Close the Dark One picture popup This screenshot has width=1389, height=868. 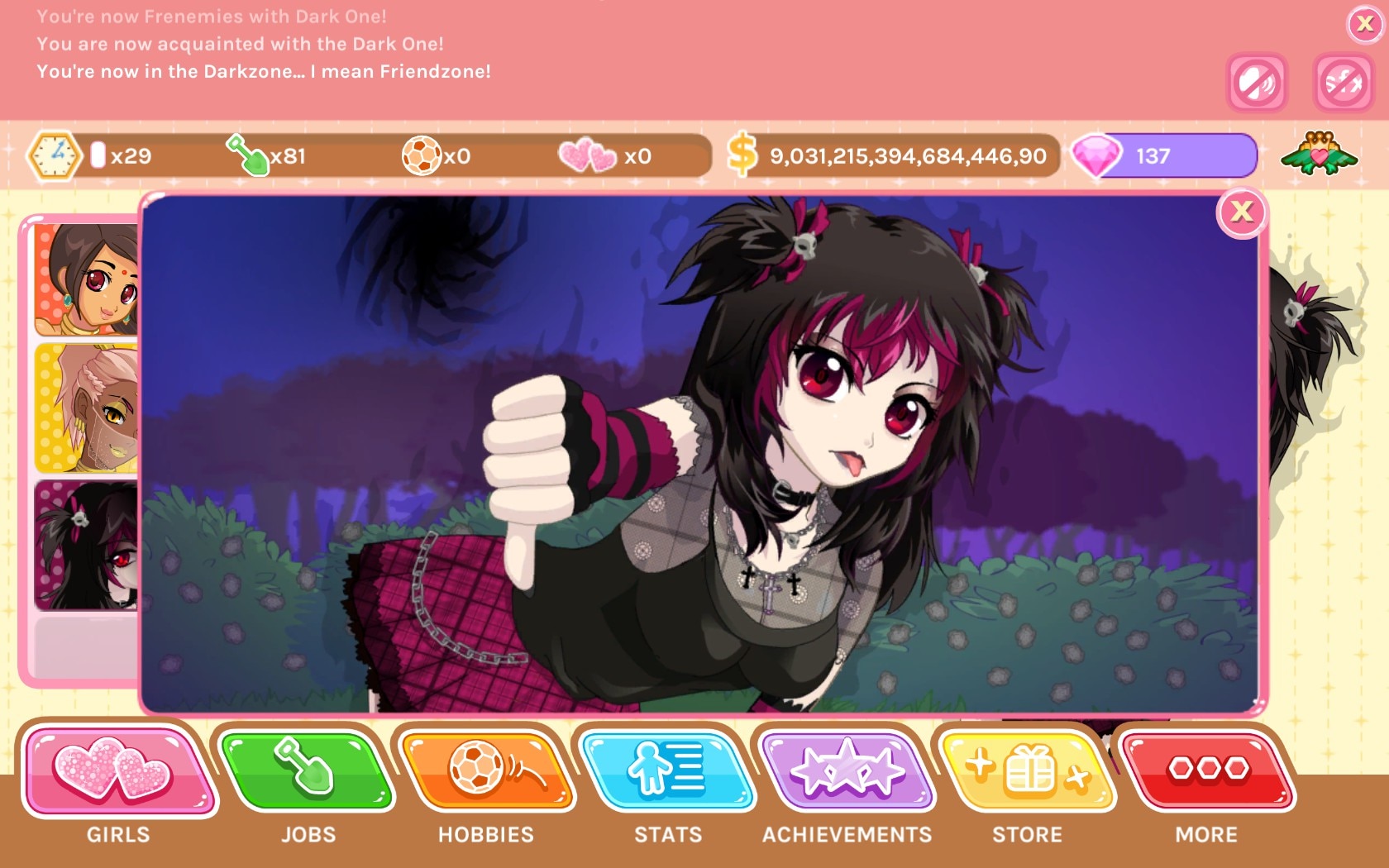pyautogui.click(x=1241, y=212)
